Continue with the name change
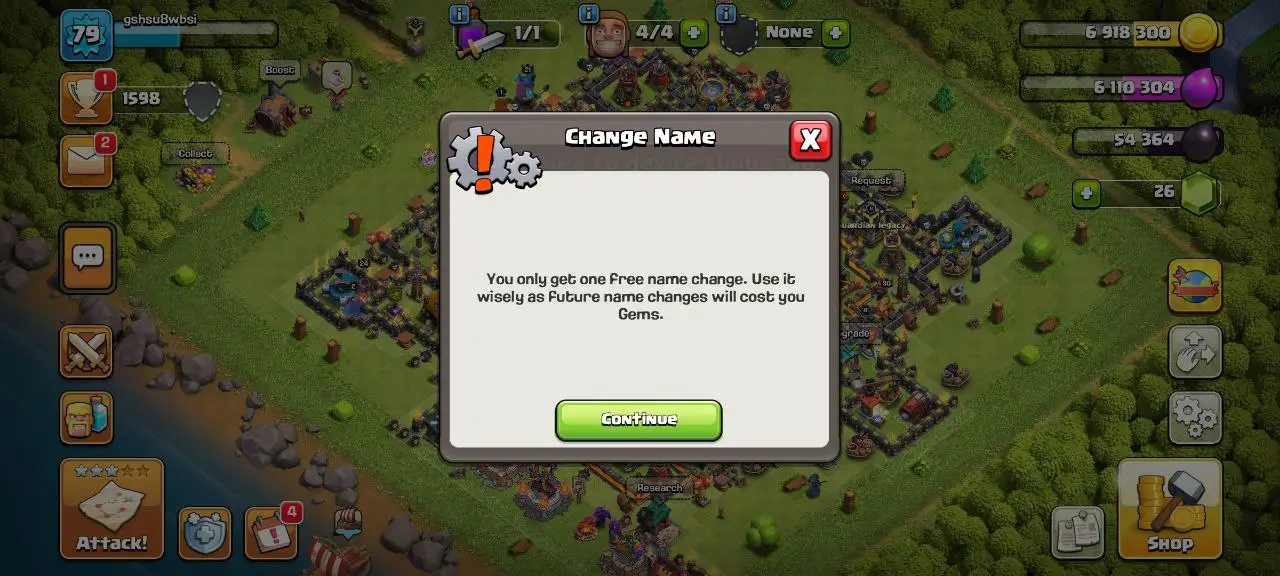This screenshot has width=1280, height=576. coord(638,420)
